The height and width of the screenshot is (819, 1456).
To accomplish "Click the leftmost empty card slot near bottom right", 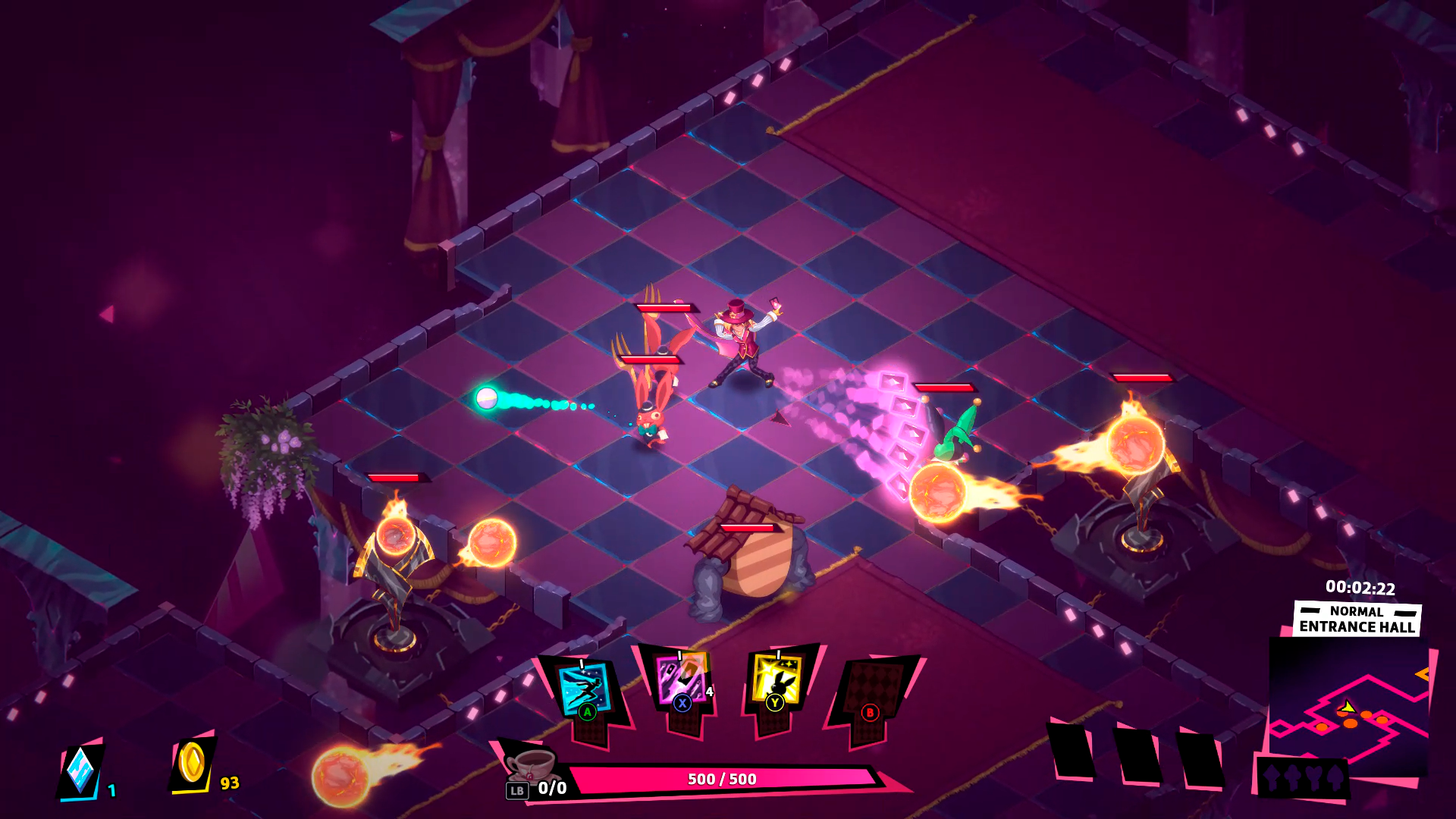I will pyautogui.click(x=1072, y=751).
